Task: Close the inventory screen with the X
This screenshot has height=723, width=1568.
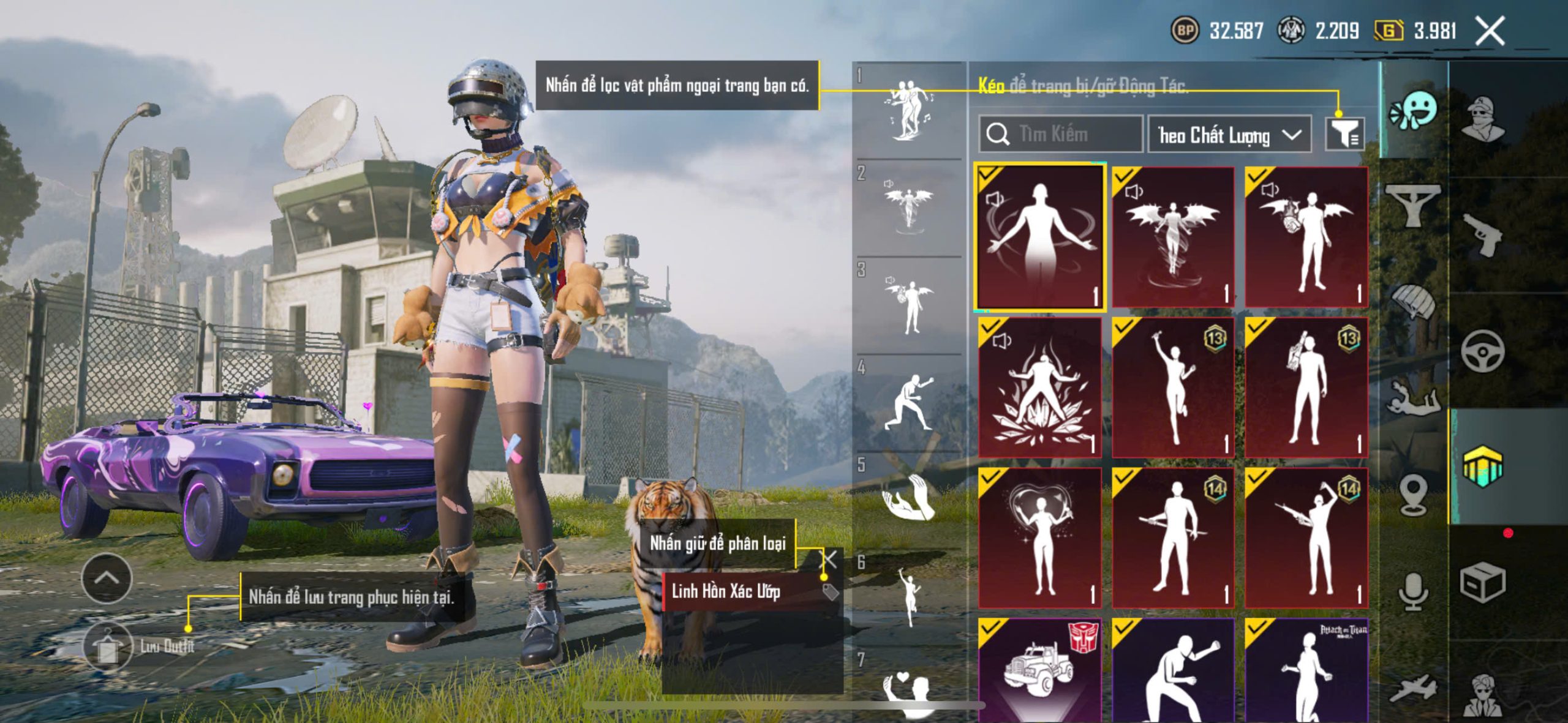Action: (x=1490, y=31)
